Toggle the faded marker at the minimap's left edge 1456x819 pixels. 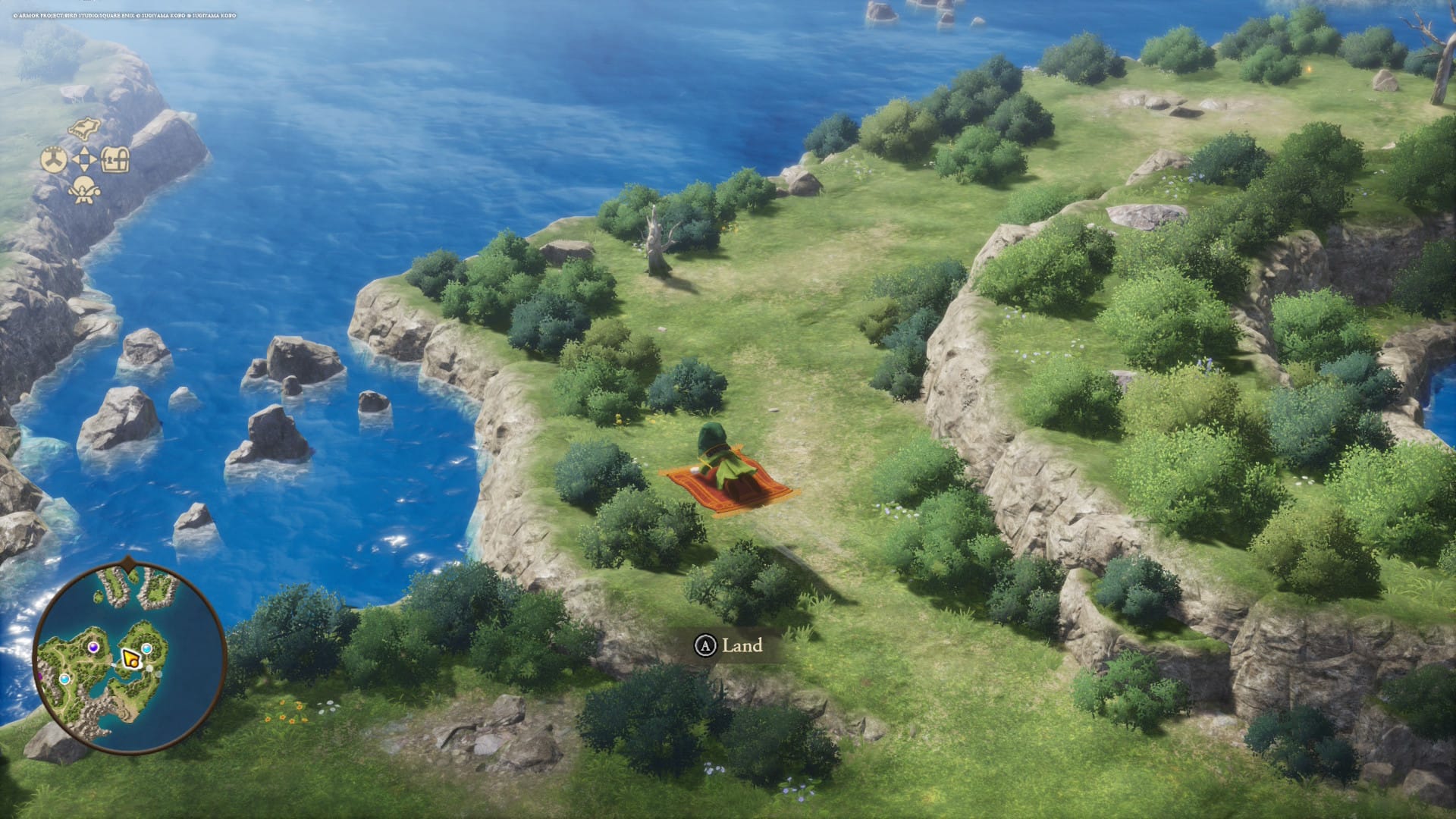pyautogui.click(x=39, y=677)
